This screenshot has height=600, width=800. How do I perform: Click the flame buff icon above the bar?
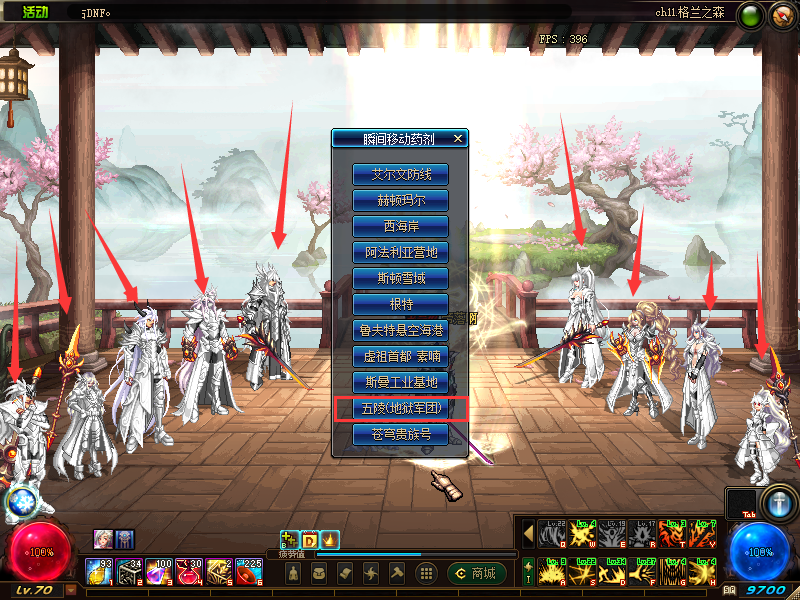pyautogui.click(x=329, y=540)
